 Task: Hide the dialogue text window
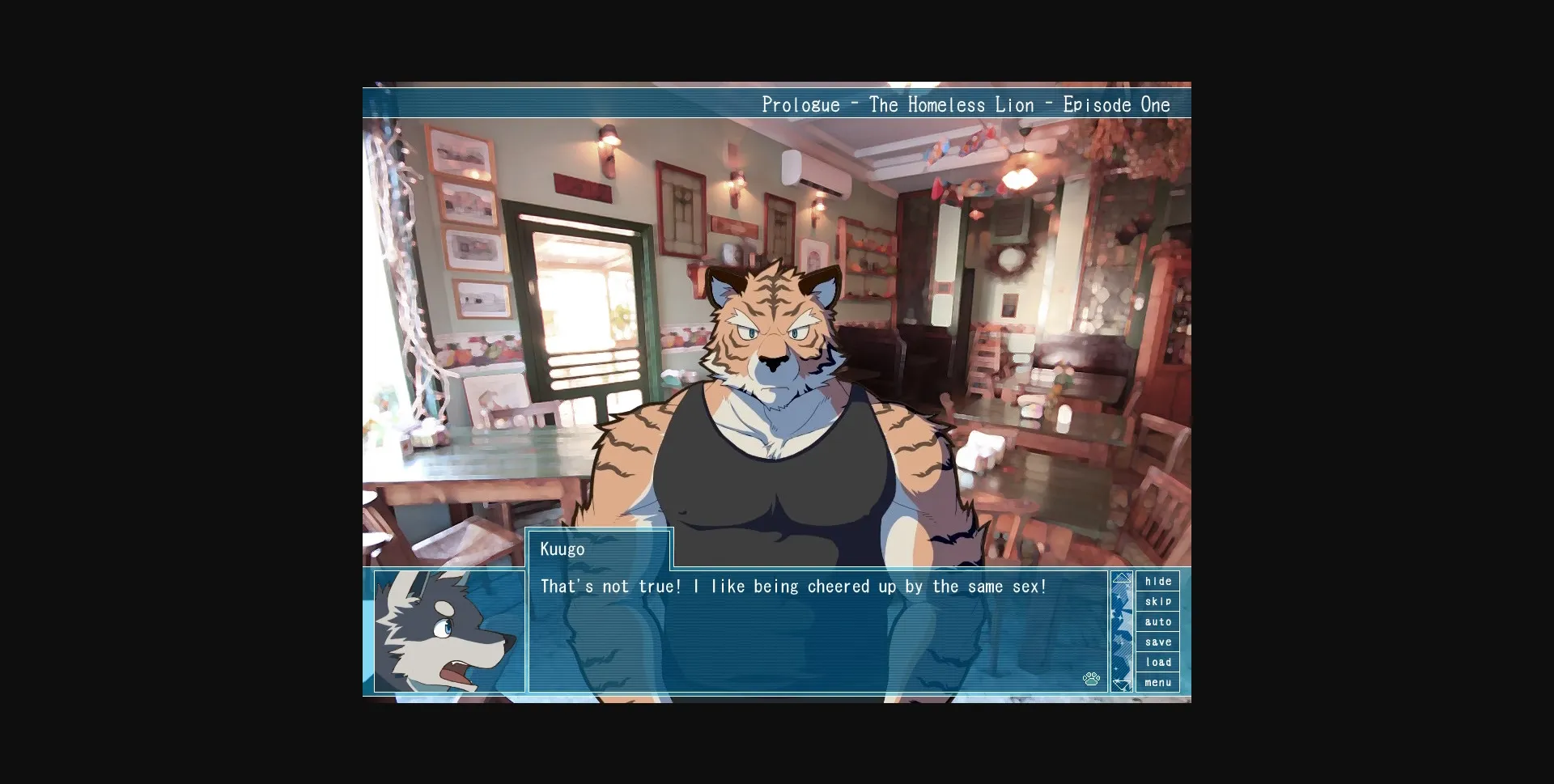pyautogui.click(x=1158, y=581)
